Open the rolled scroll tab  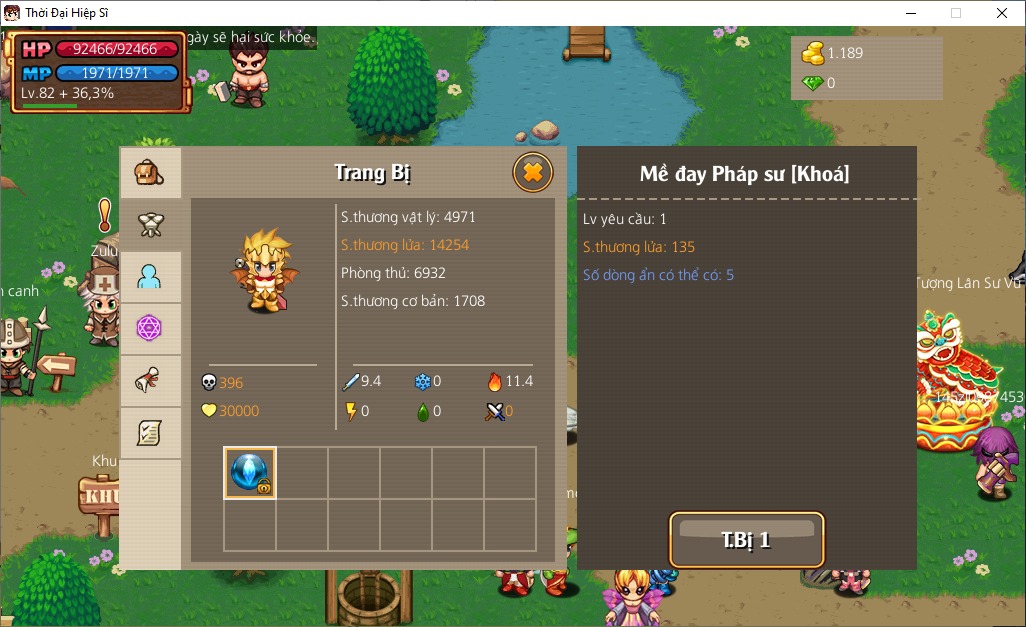150,381
